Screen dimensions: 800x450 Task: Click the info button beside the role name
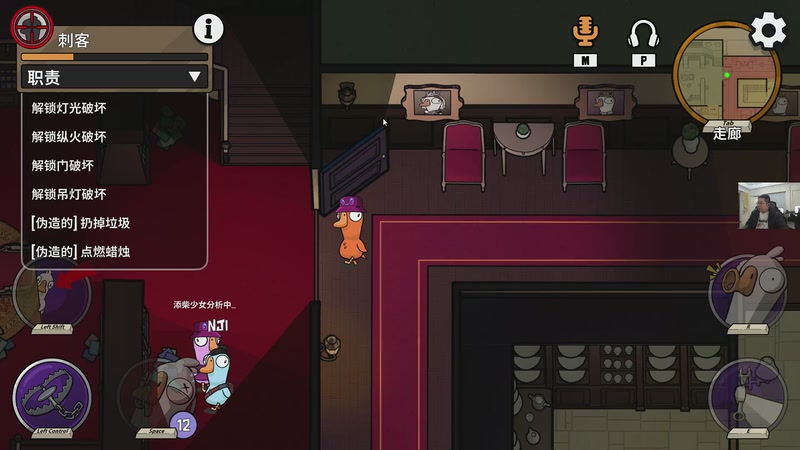coord(208,29)
